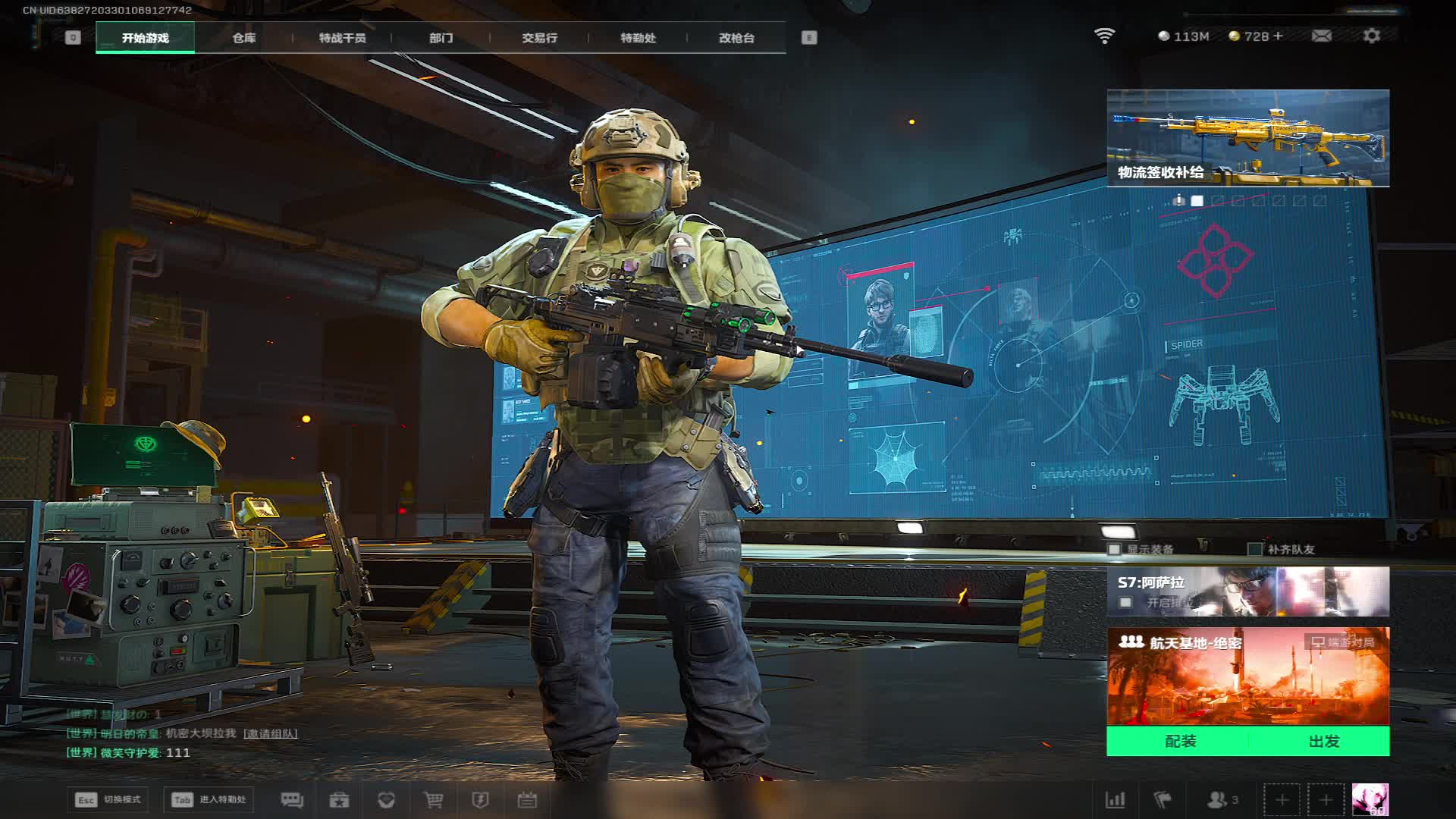The image size is (1456, 819).
Task: Toggle the 显示装备 checkbox
Action: click(x=1115, y=549)
